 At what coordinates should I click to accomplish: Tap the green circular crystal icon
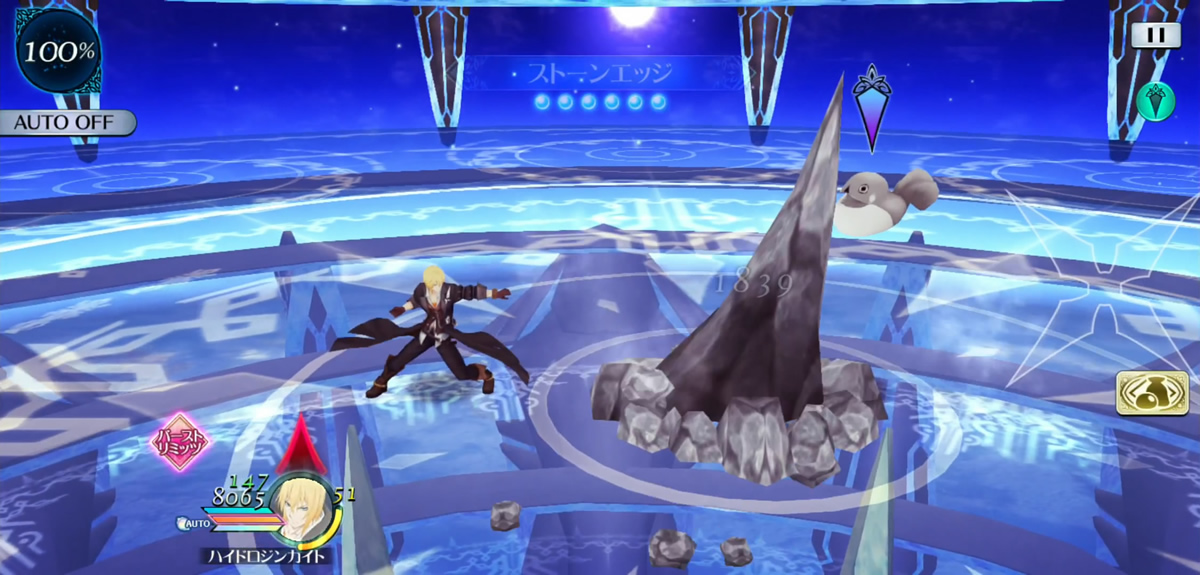click(x=1155, y=102)
